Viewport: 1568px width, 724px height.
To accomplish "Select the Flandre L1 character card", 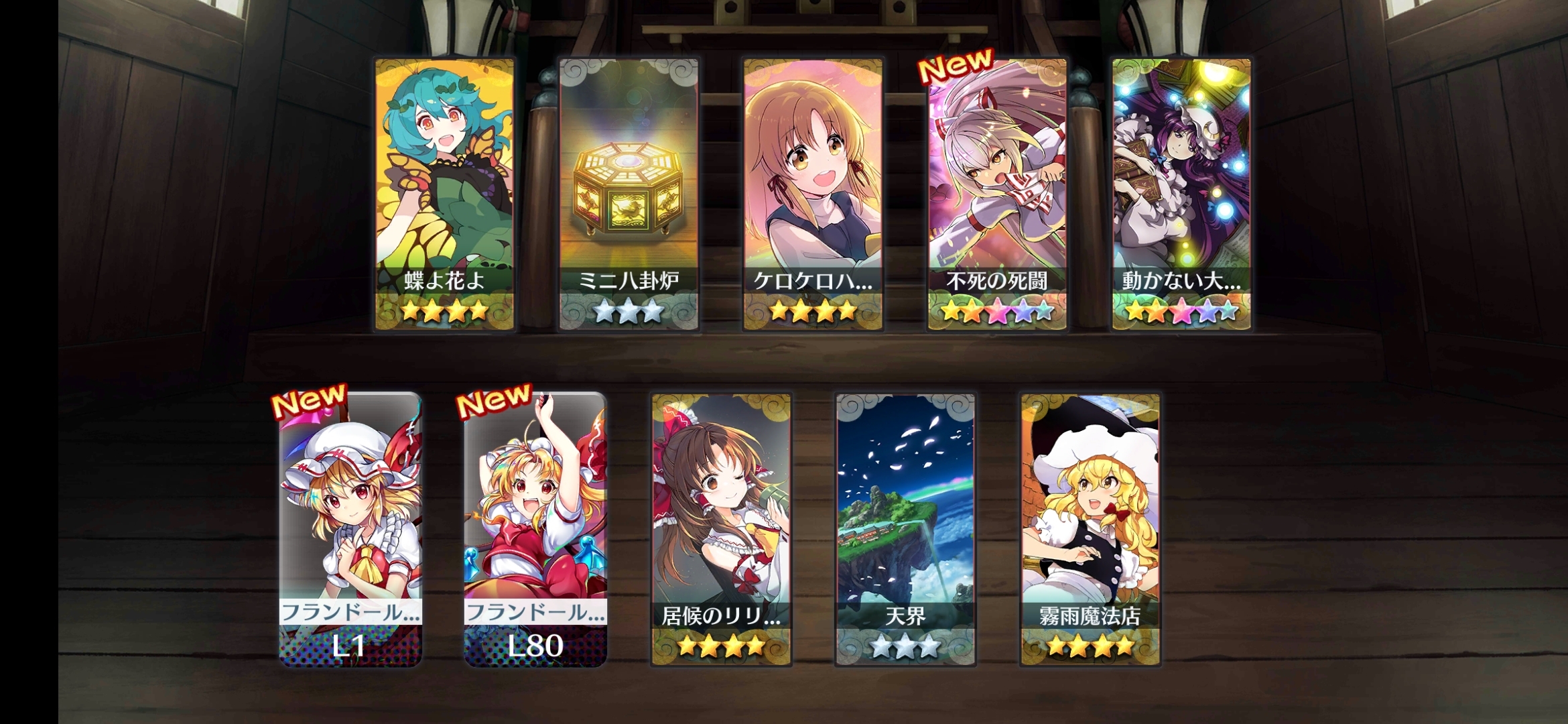I will (350, 530).
